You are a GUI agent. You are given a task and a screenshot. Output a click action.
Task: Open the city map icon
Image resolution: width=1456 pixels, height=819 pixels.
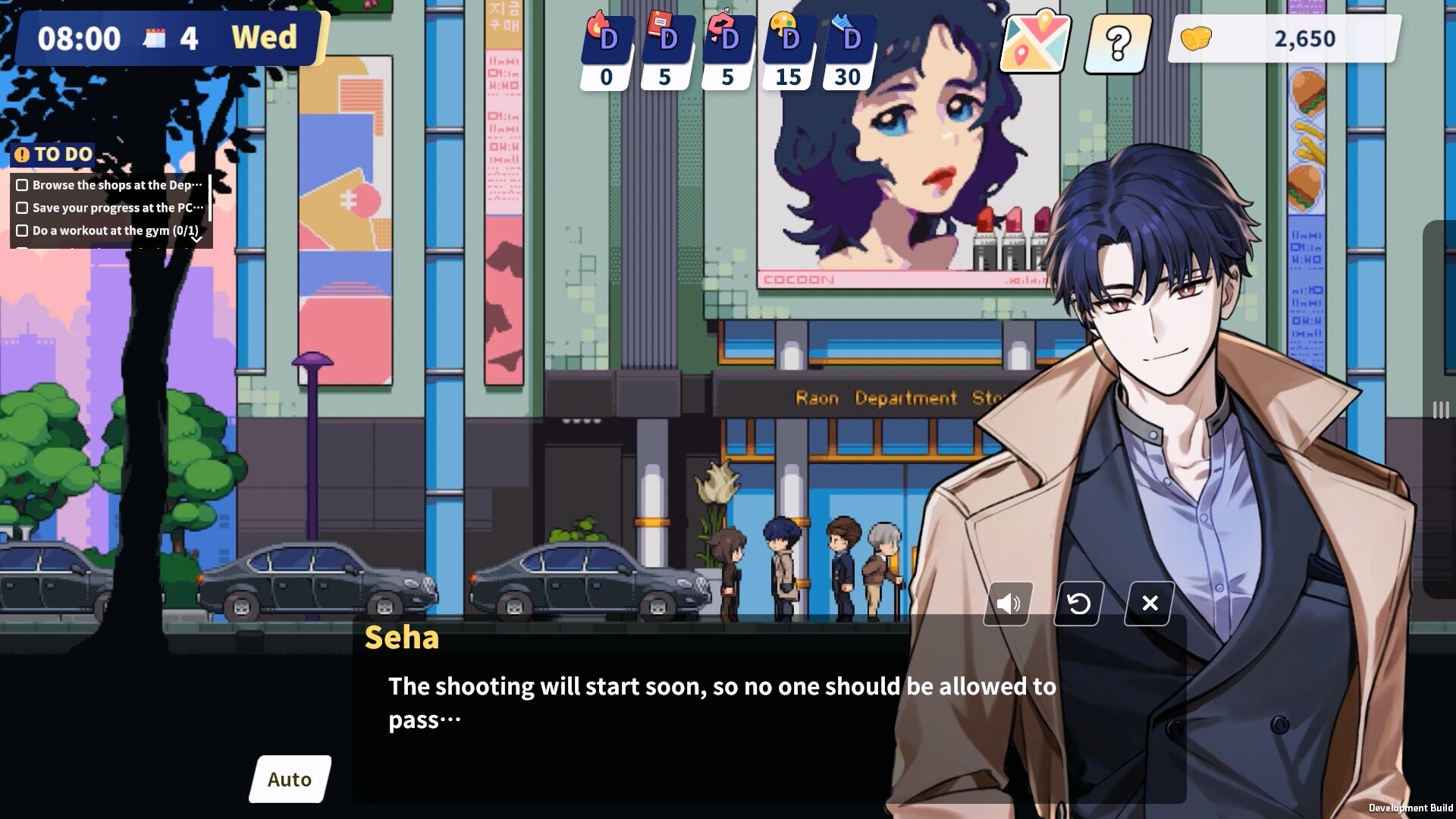(1035, 42)
